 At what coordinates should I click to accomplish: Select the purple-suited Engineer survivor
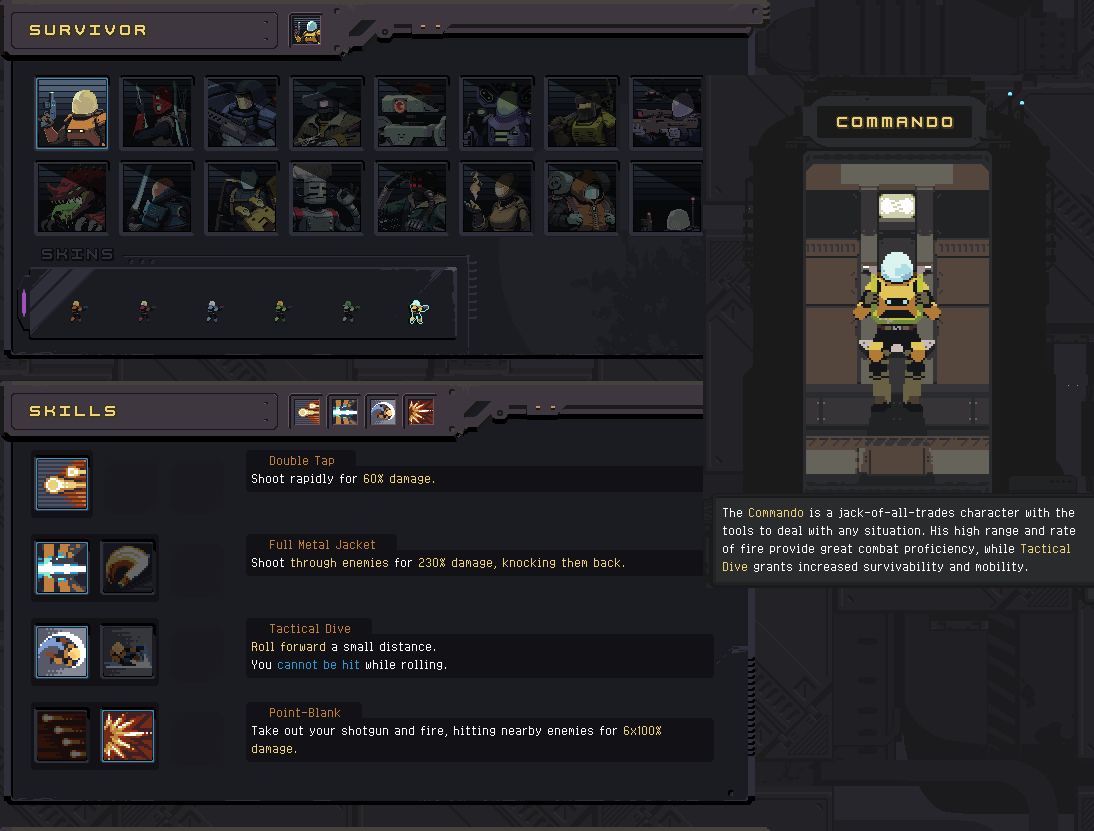click(496, 113)
